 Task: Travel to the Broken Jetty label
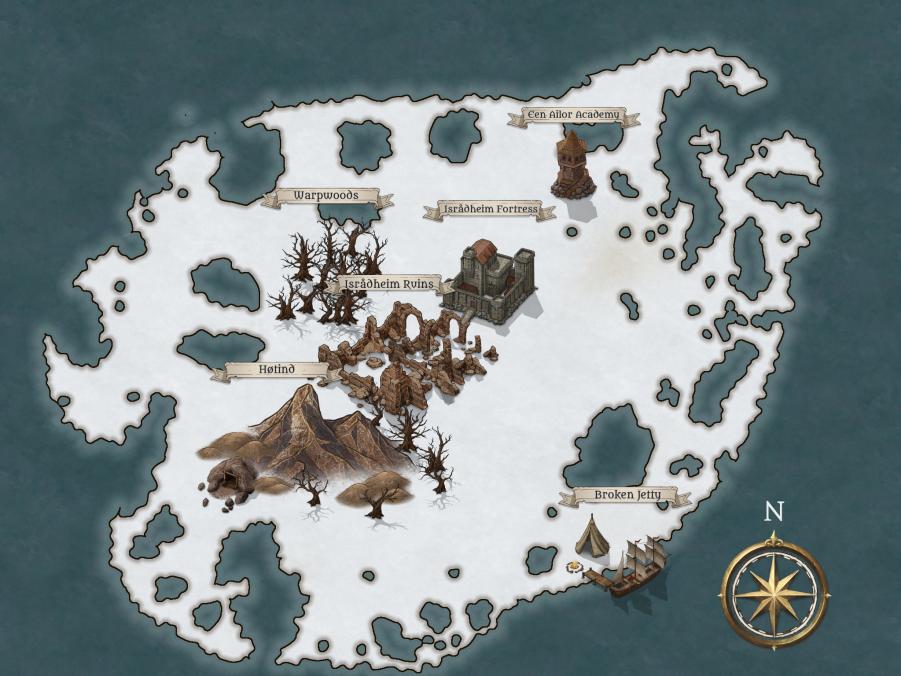click(627, 496)
